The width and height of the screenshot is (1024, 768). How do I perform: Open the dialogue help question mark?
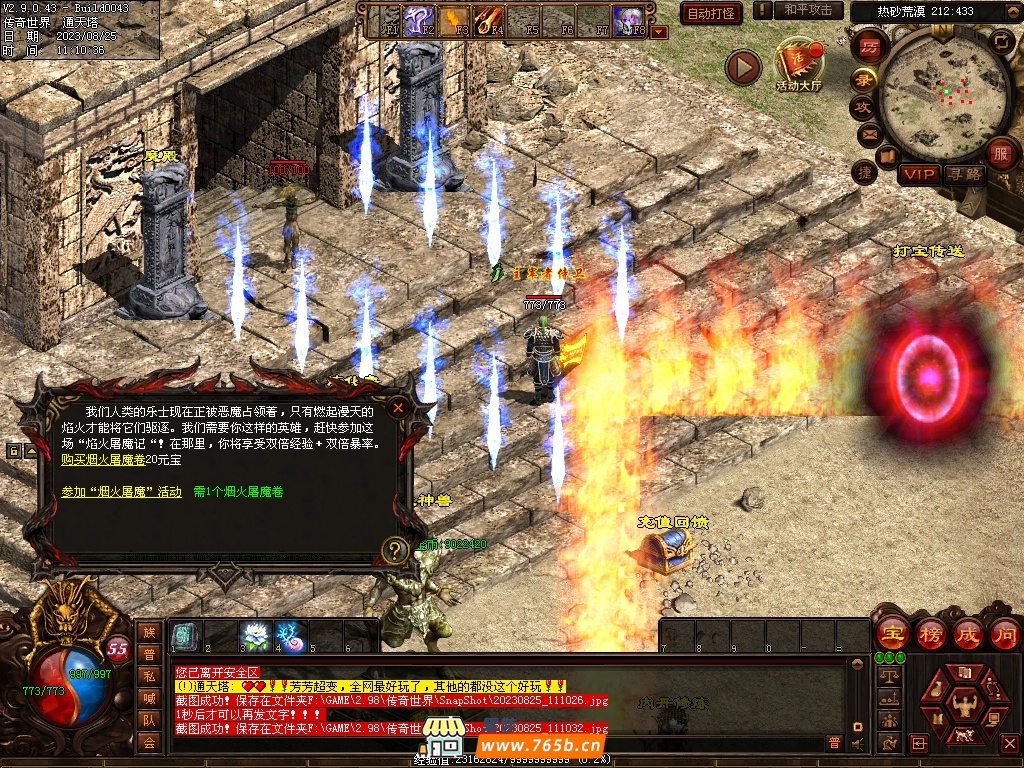(396, 549)
